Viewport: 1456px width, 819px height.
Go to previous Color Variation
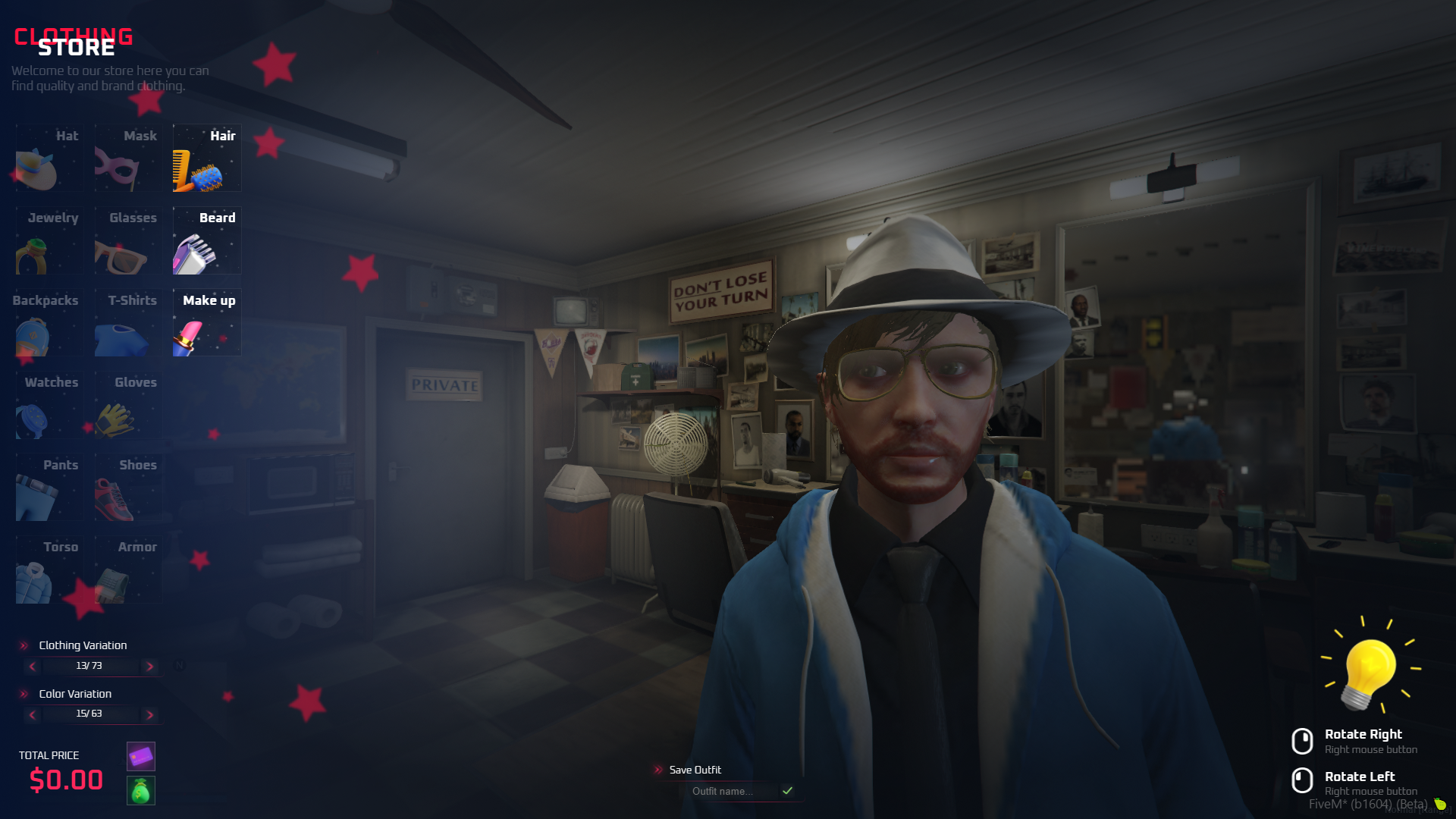[32, 714]
